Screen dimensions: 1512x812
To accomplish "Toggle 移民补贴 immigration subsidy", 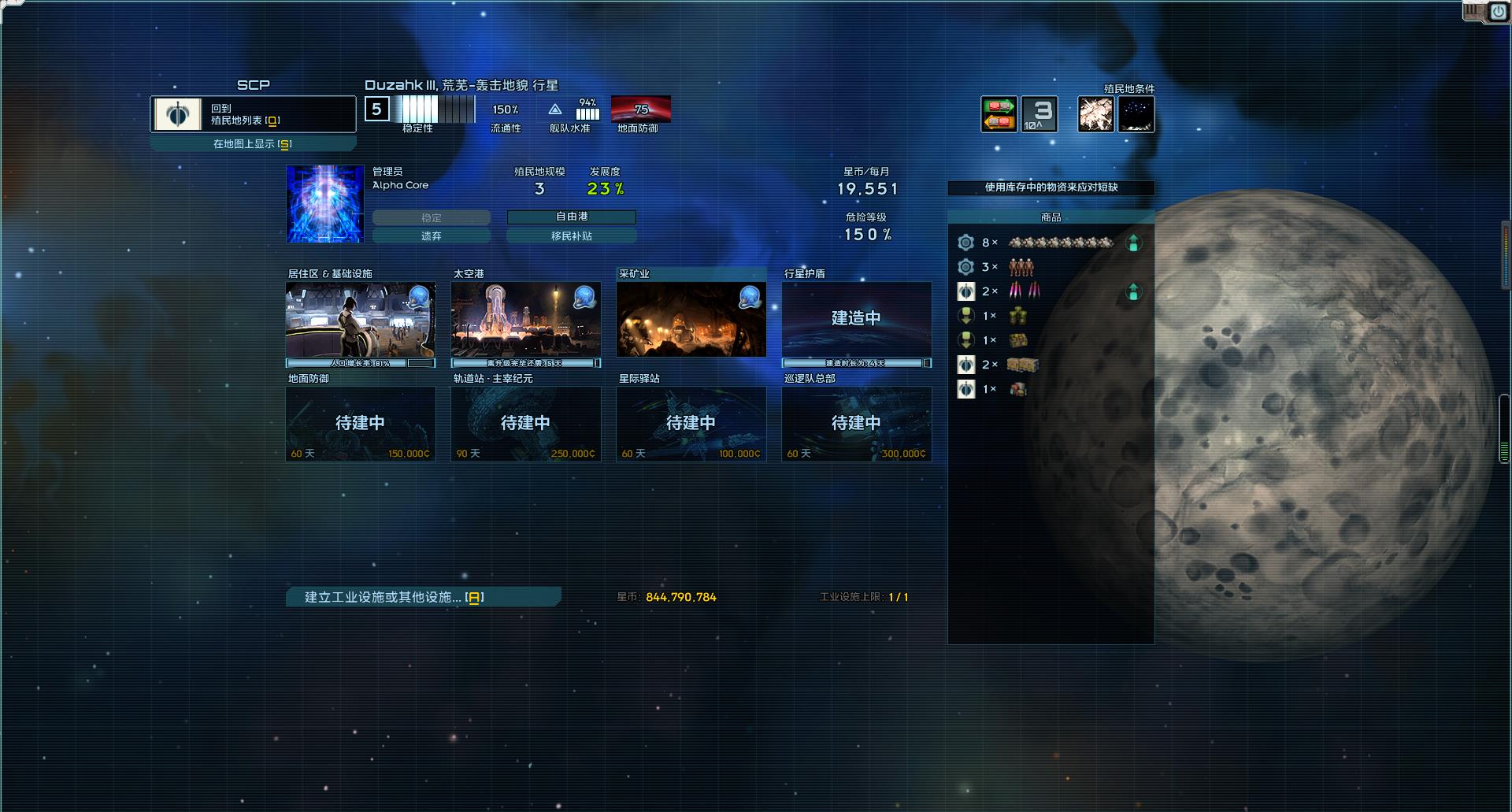I will (x=573, y=235).
